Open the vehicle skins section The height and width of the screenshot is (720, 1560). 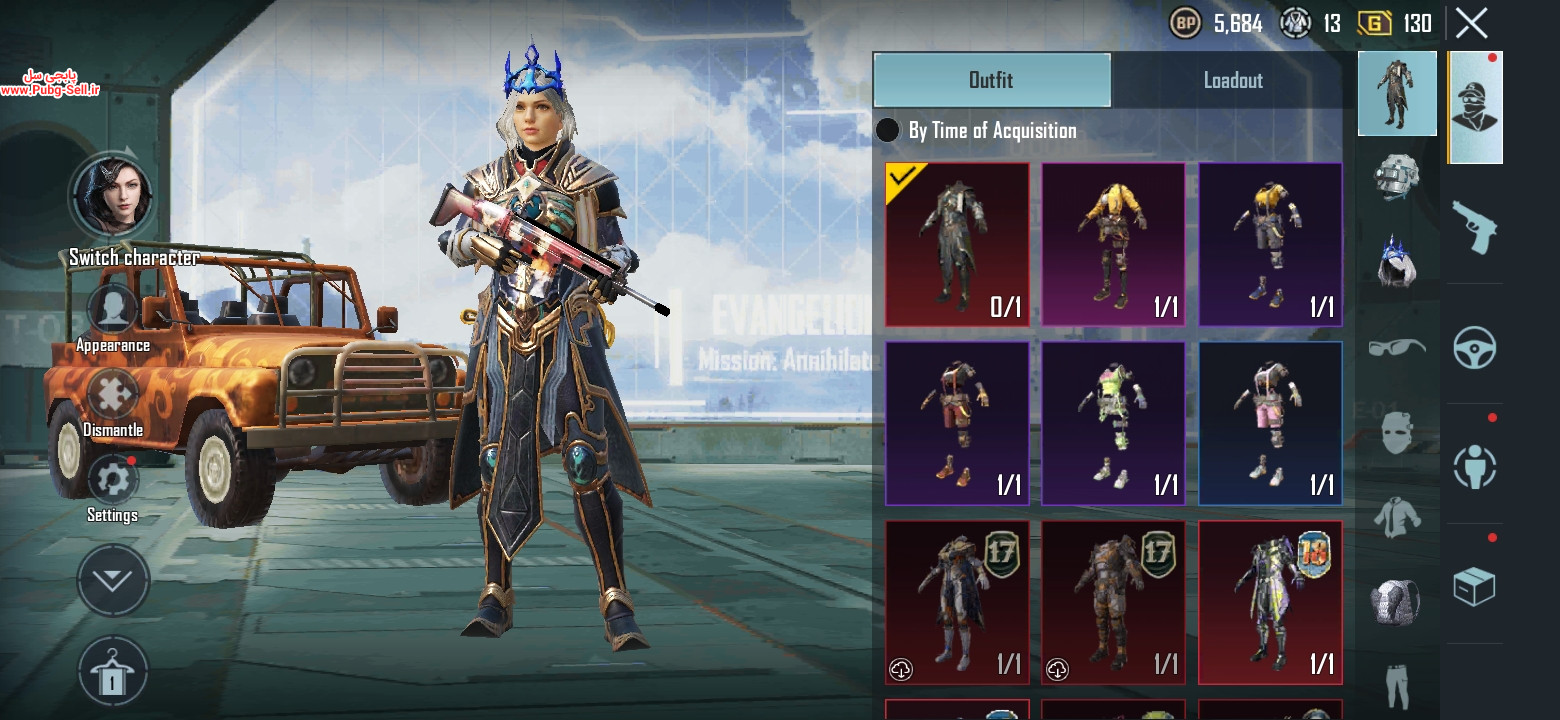tap(1475, 347)
